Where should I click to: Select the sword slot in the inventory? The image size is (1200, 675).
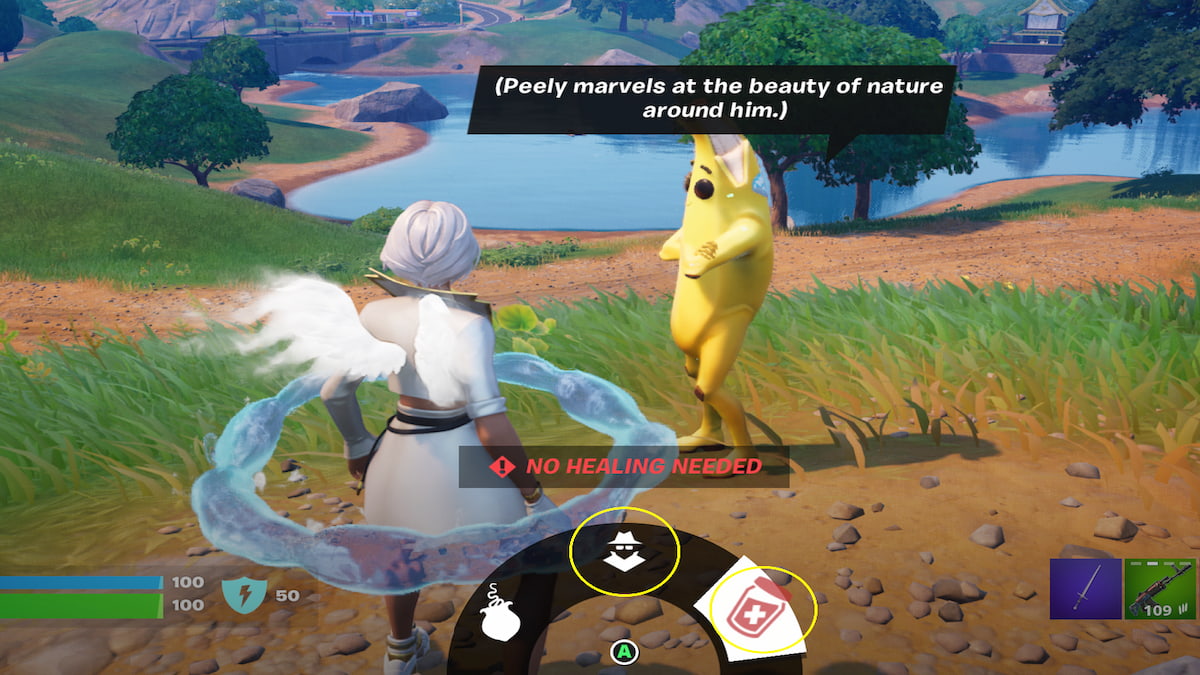coord(1084,589)
